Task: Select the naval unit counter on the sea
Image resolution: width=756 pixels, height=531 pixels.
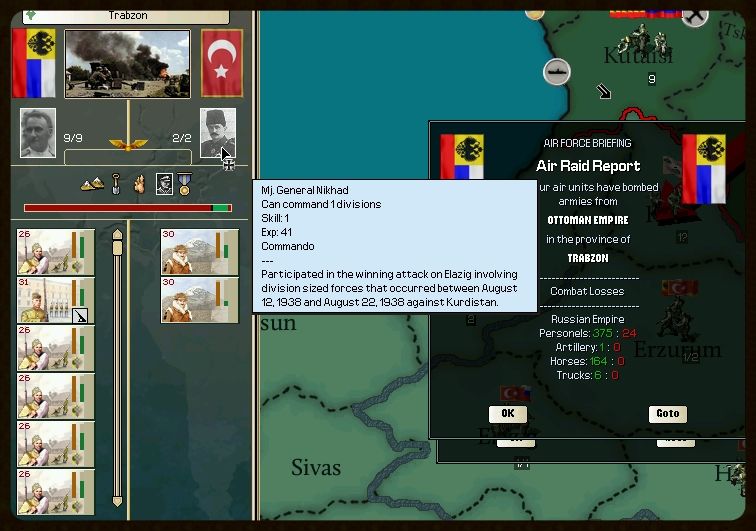Action: [556, 71]
